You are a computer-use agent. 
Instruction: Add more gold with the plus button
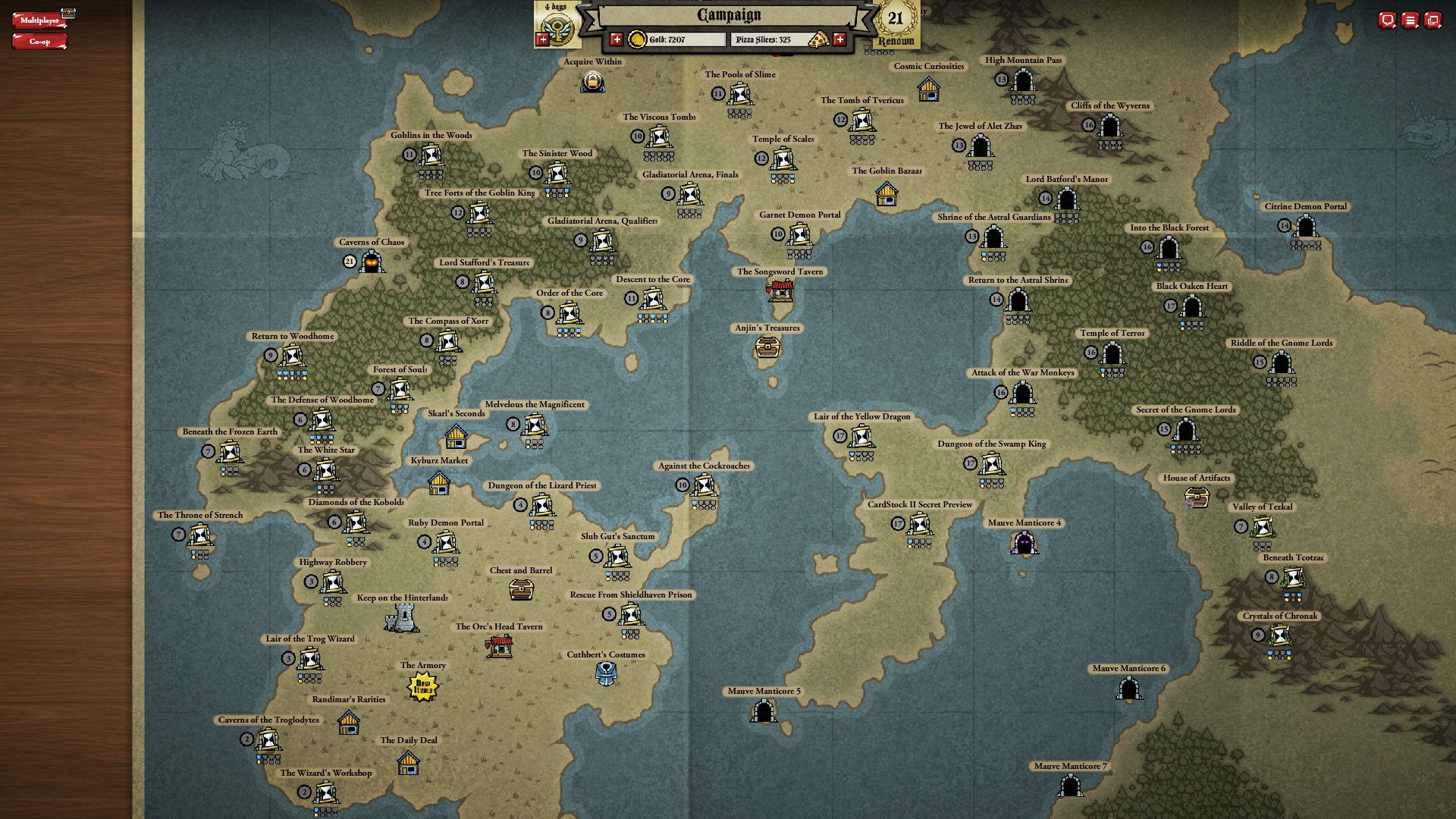[x=617, y=39]
